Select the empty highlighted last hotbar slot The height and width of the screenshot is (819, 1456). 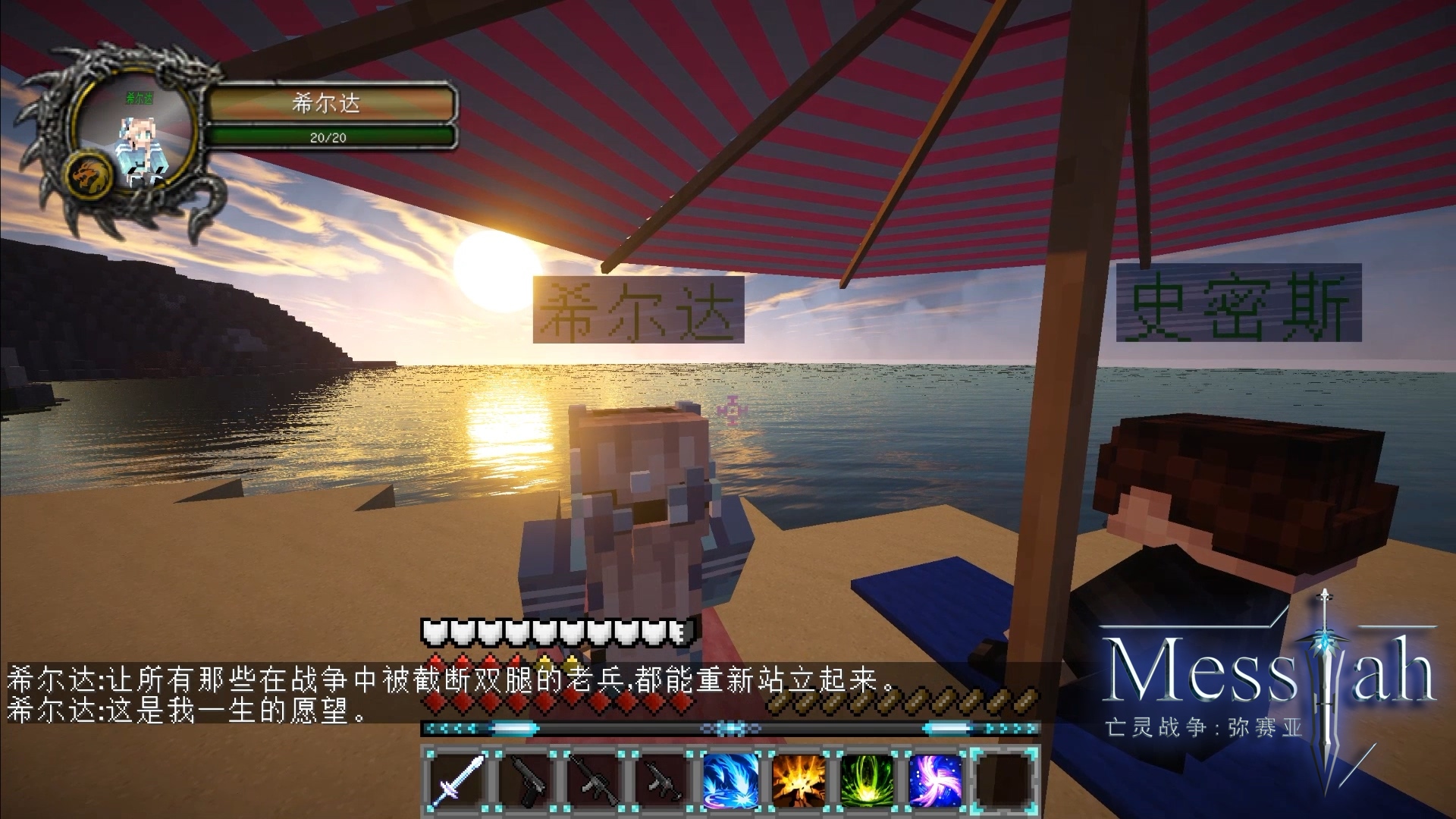click(x=1004, y=780)
